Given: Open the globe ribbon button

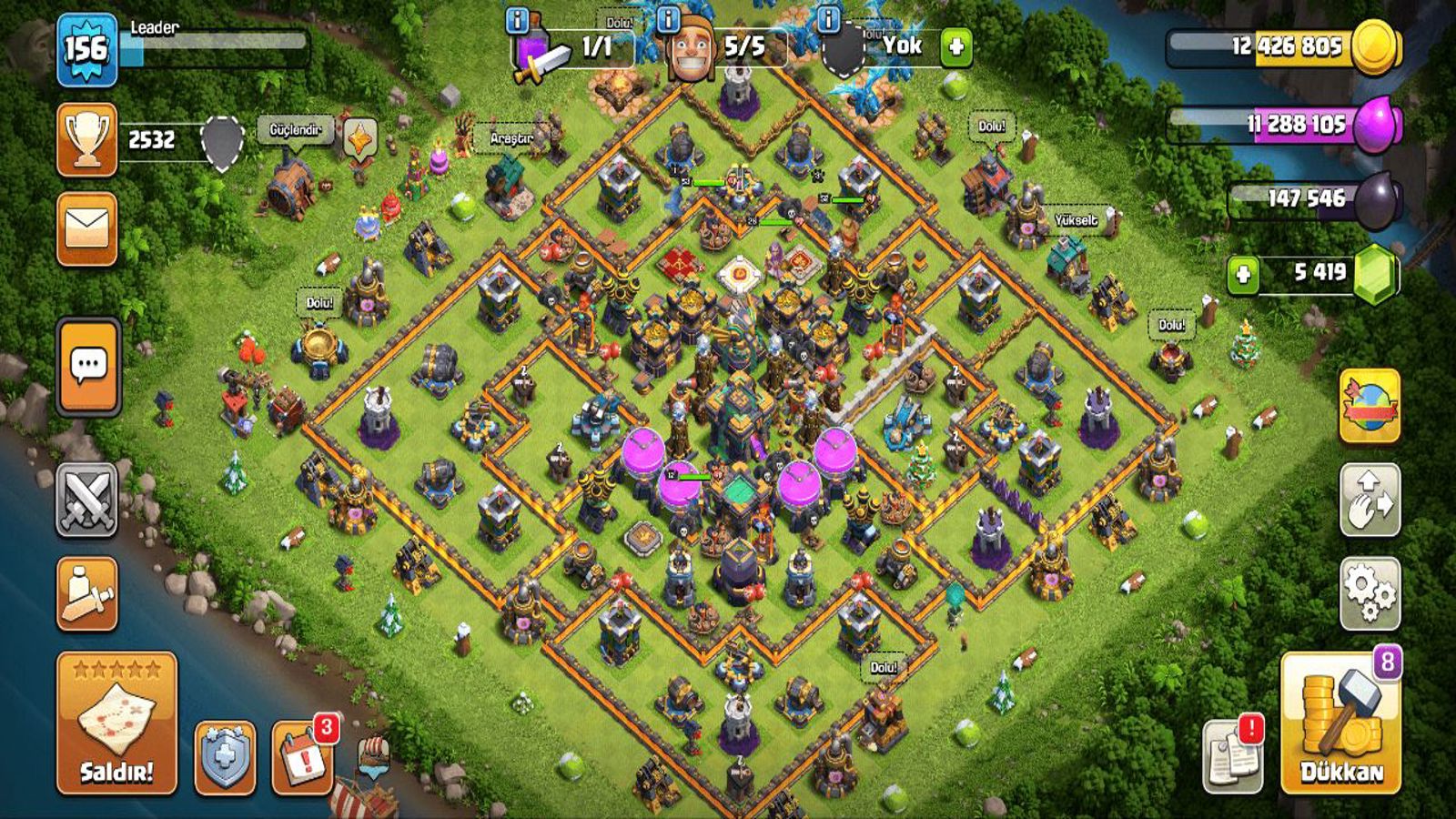Looking at the screenshot, I should [1370, 406].
